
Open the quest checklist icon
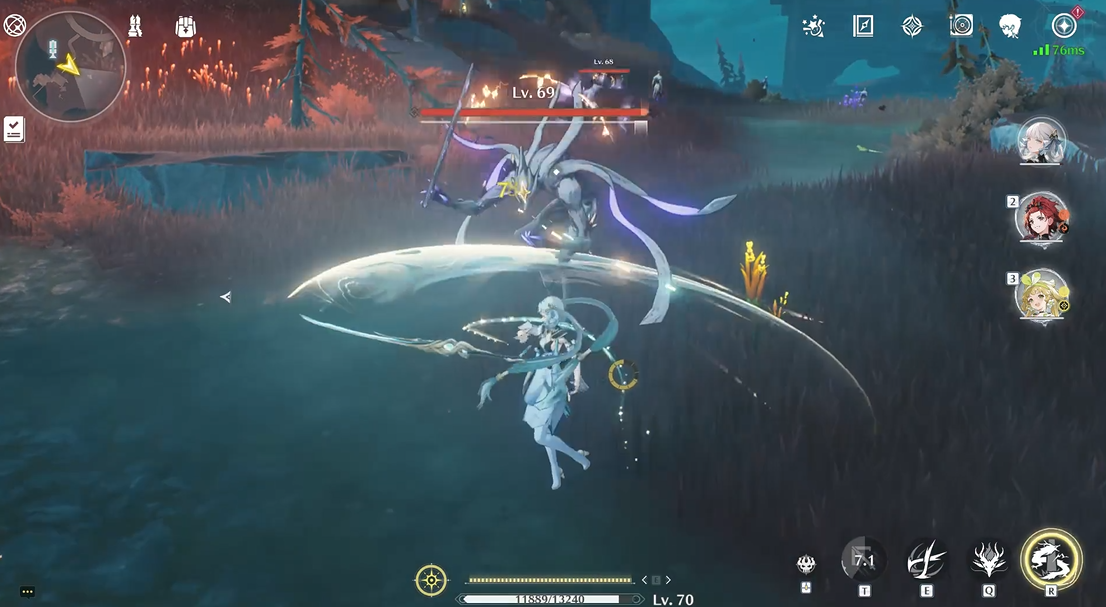14,128
